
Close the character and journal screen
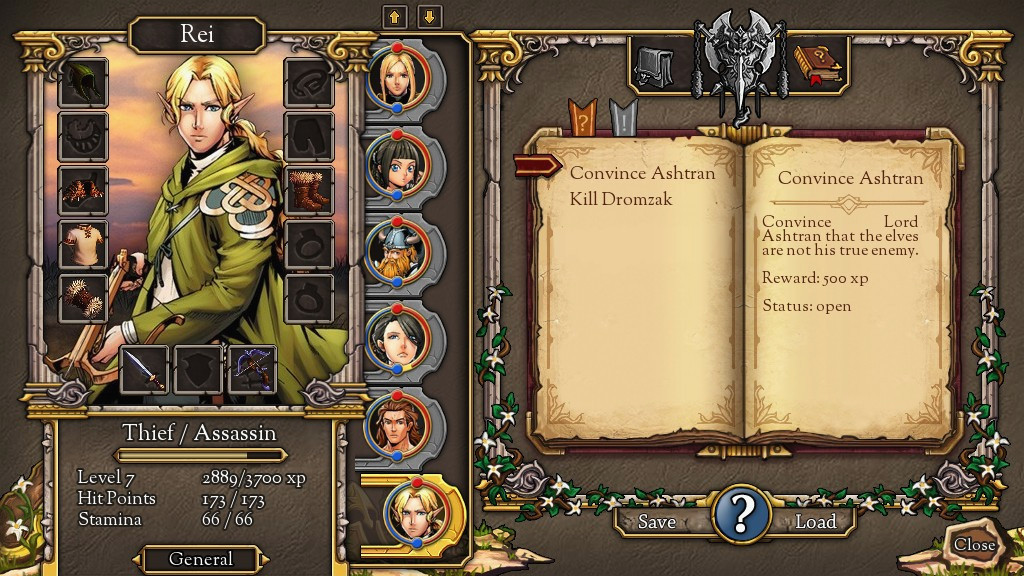[973, 544]
